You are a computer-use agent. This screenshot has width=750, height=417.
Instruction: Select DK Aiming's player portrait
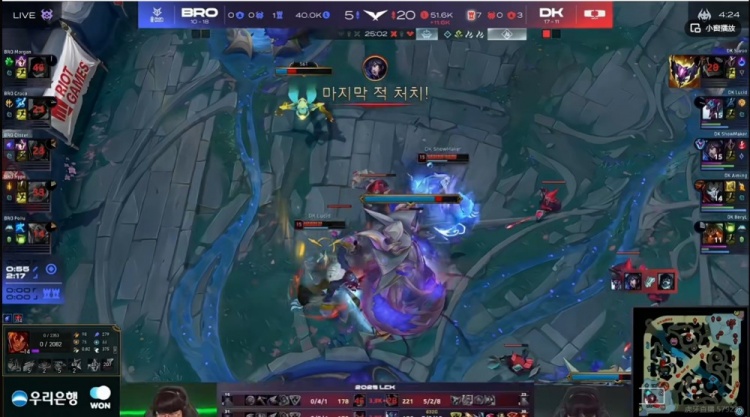pyautogui.click(x=713, y=192)
